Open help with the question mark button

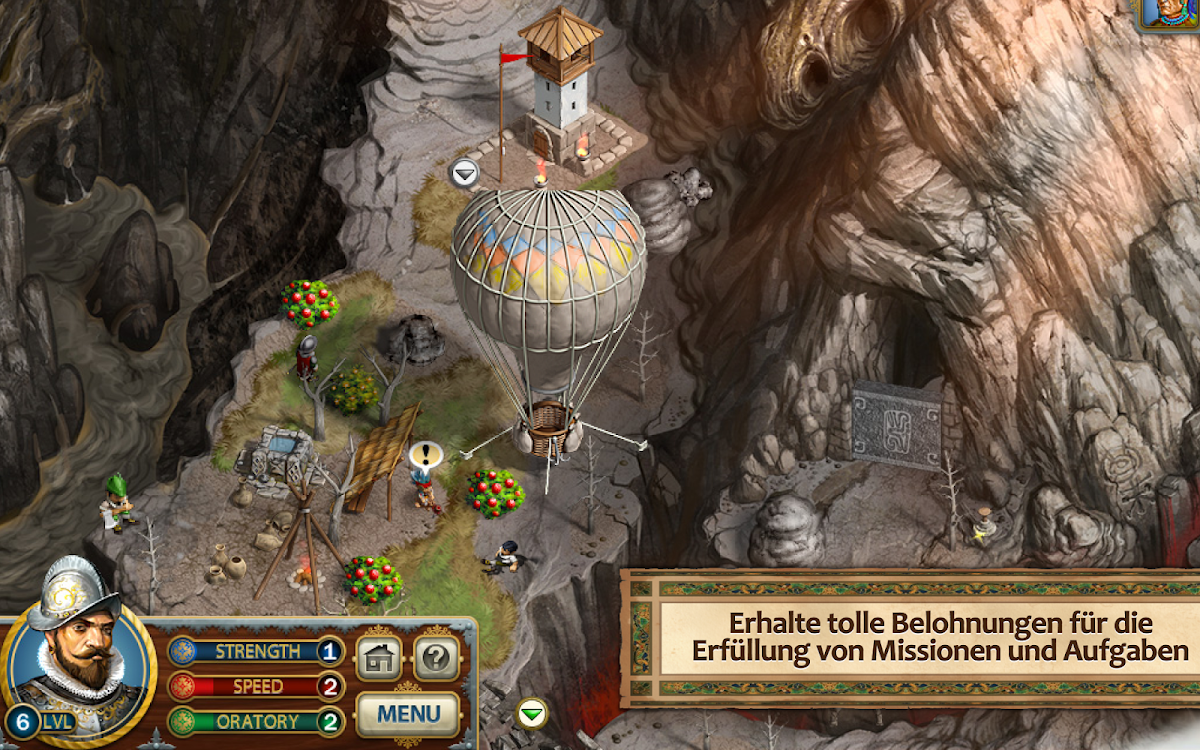(x=437, y=659)
